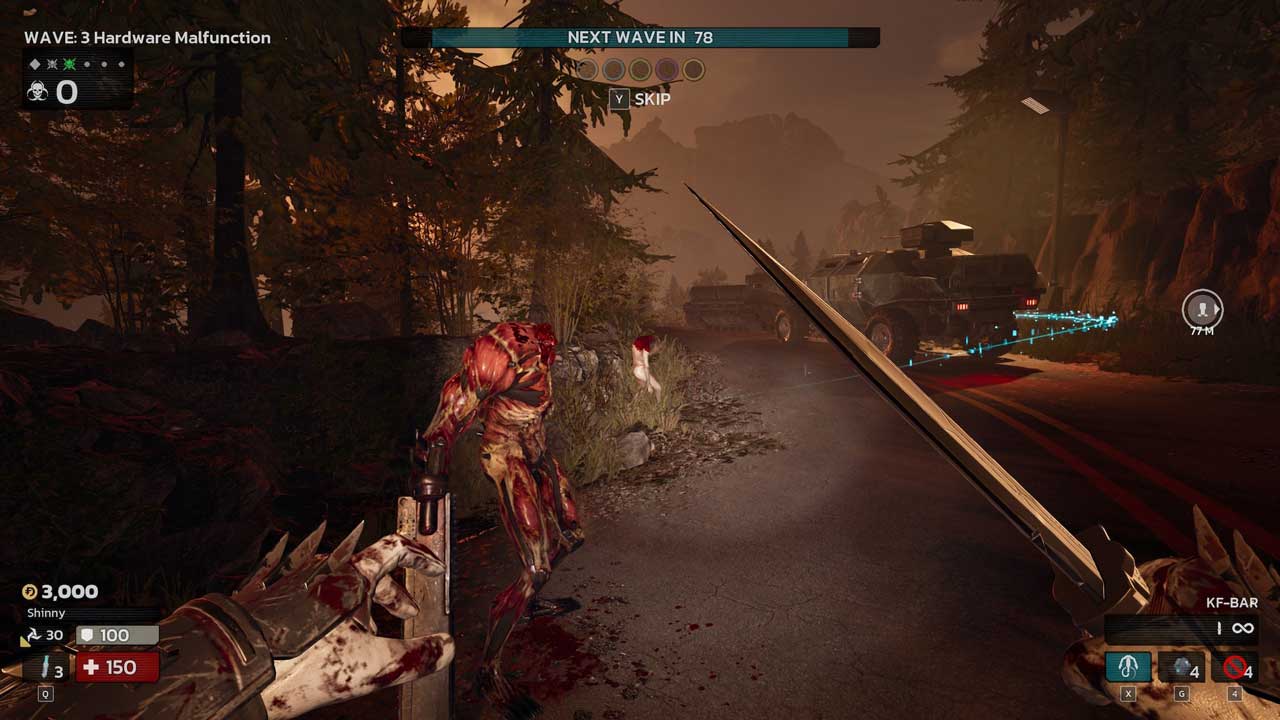Click the 77 M waypoint marker
This screenshot has width=1280, height=720.
tap(1202, 310)
